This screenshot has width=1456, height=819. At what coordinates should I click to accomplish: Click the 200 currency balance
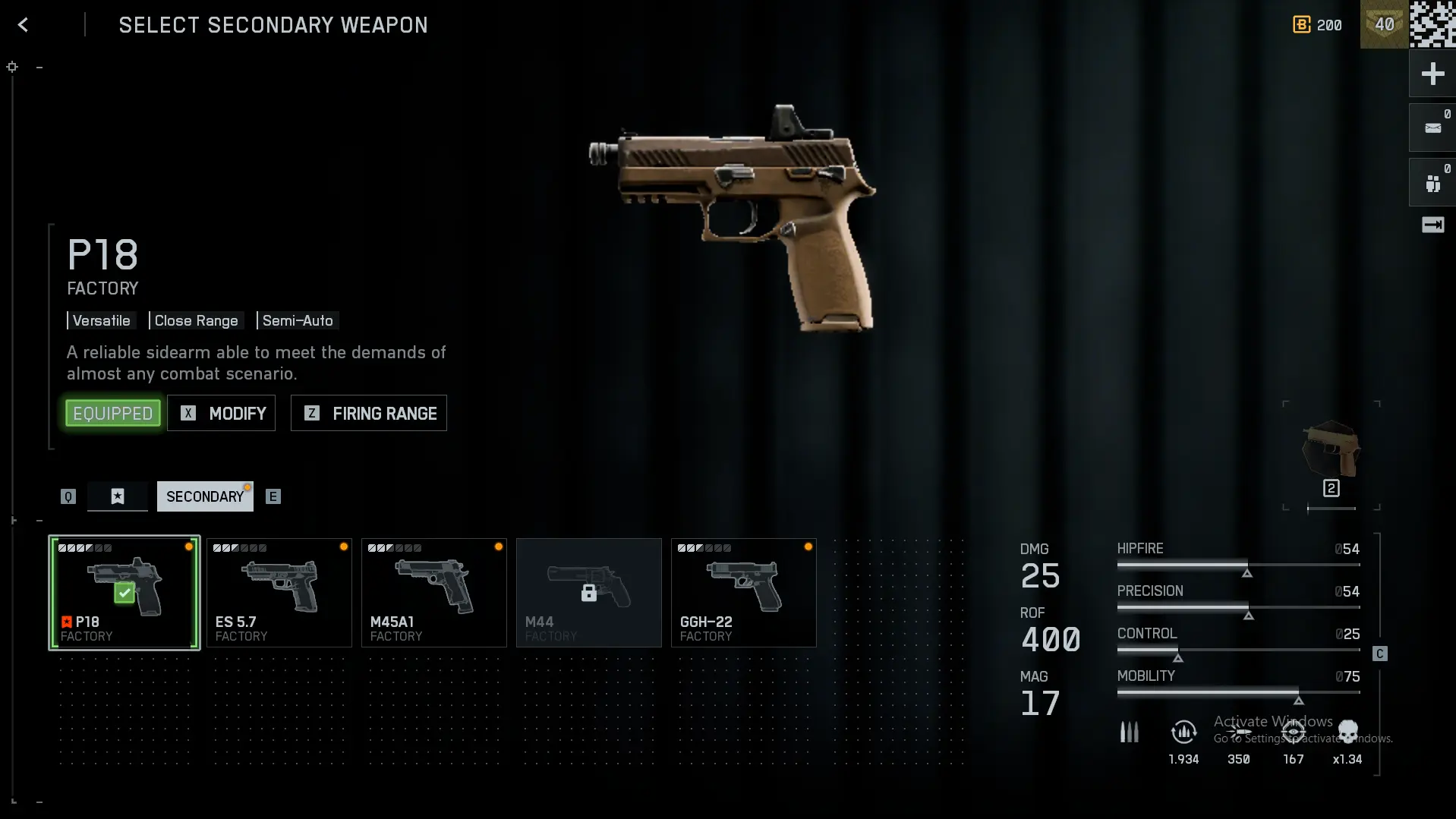point(1318,25)
